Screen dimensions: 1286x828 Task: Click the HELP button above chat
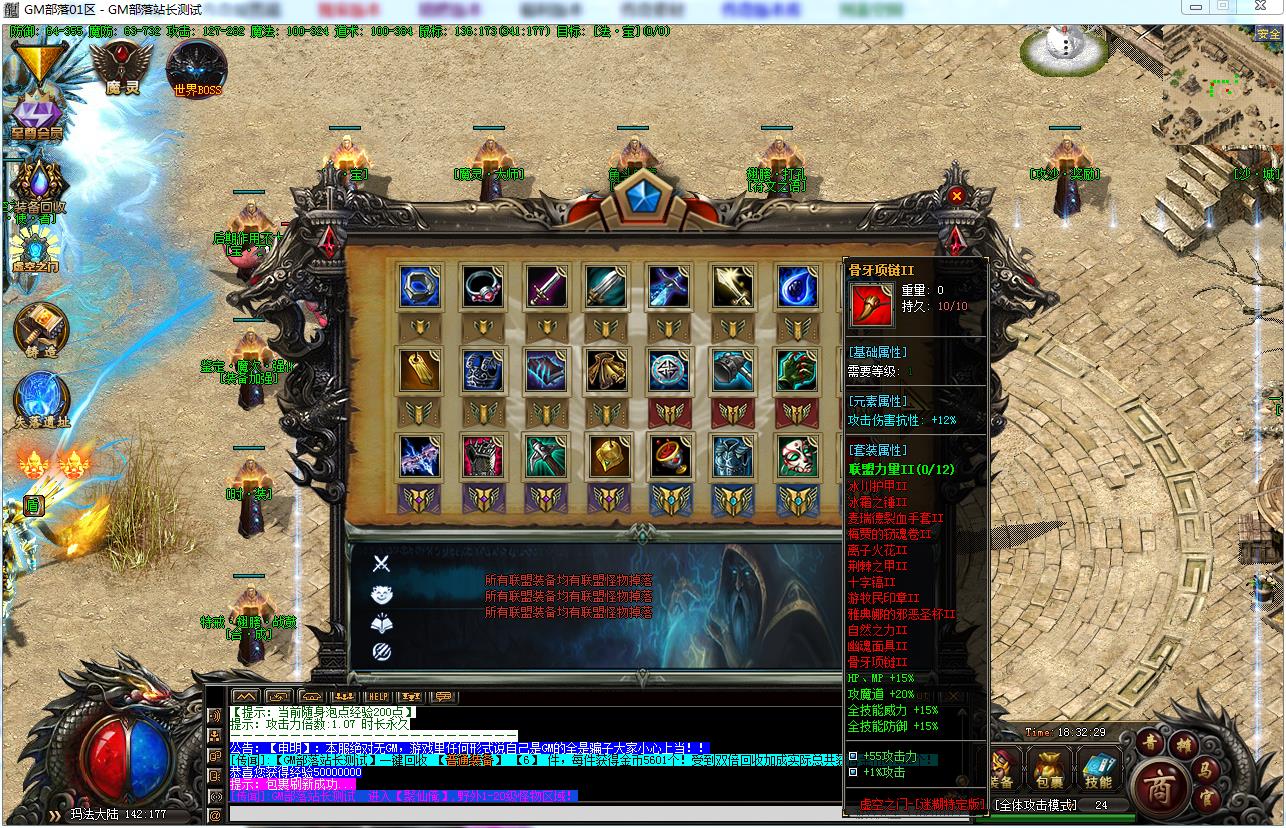379,696
